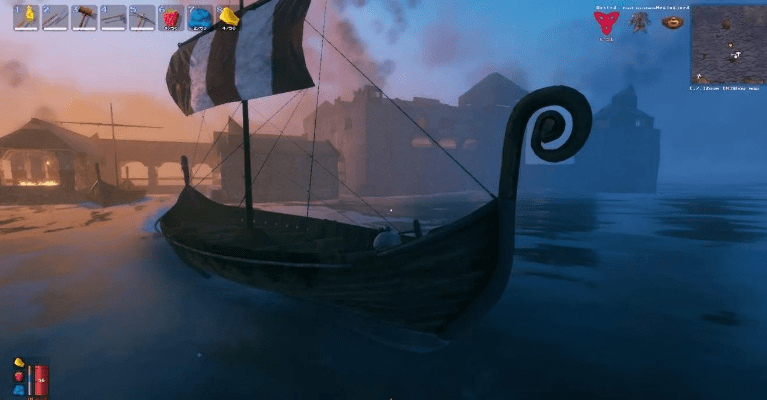This screenshot has height=400, width=767.
Task: Equip the hammer from the hotbar
Action: (x=84, y=17)
